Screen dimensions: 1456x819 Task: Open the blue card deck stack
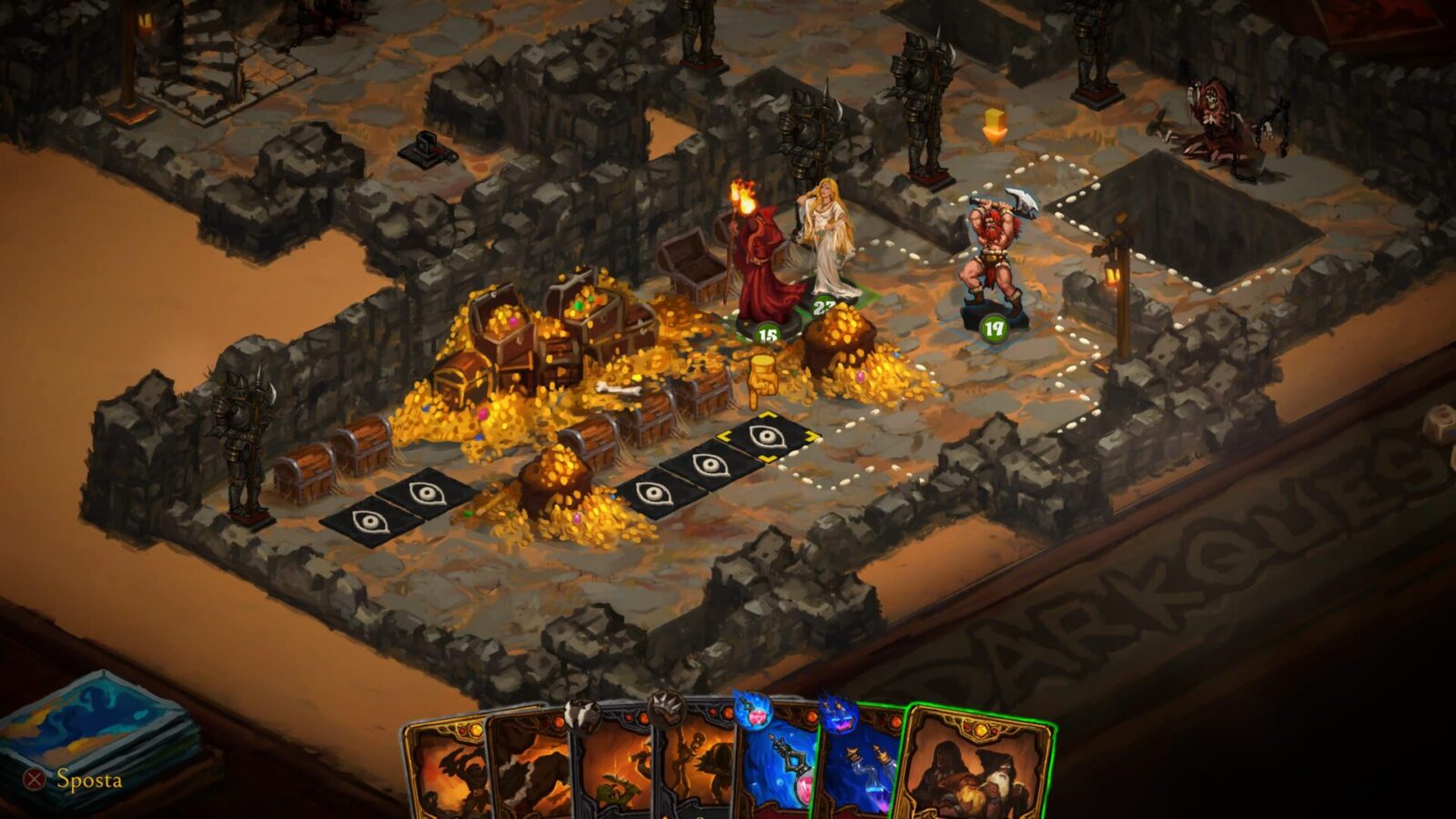(x=96, y=728)
